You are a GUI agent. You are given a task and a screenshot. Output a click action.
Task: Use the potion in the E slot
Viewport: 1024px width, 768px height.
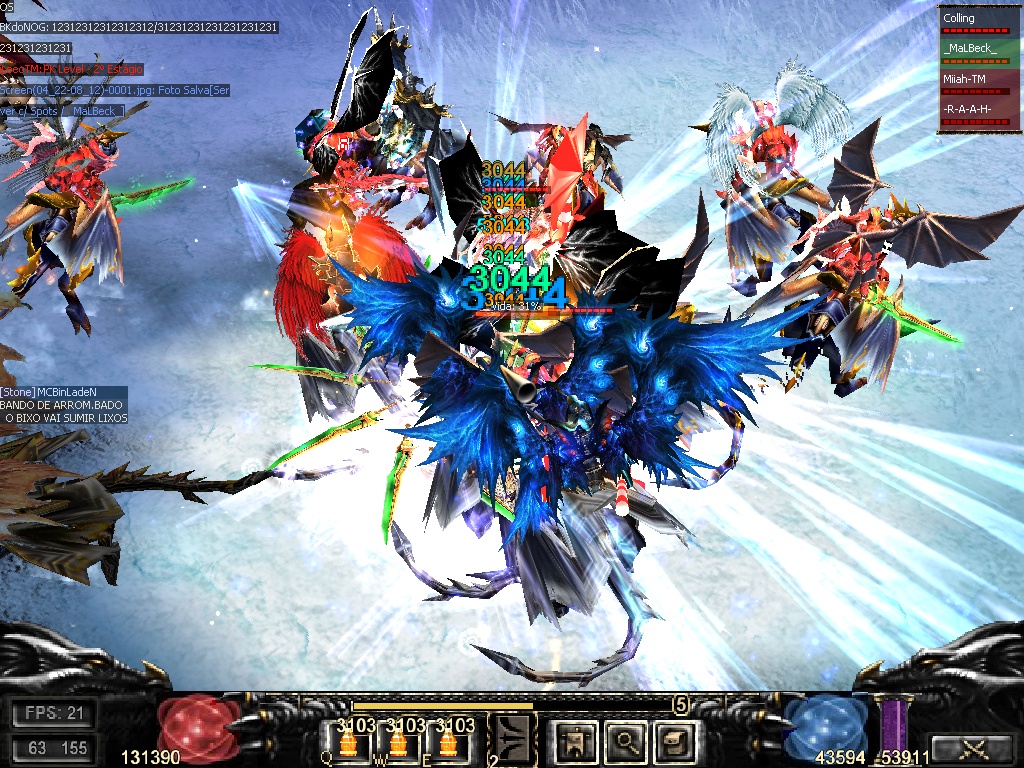[x=448, y=742]
